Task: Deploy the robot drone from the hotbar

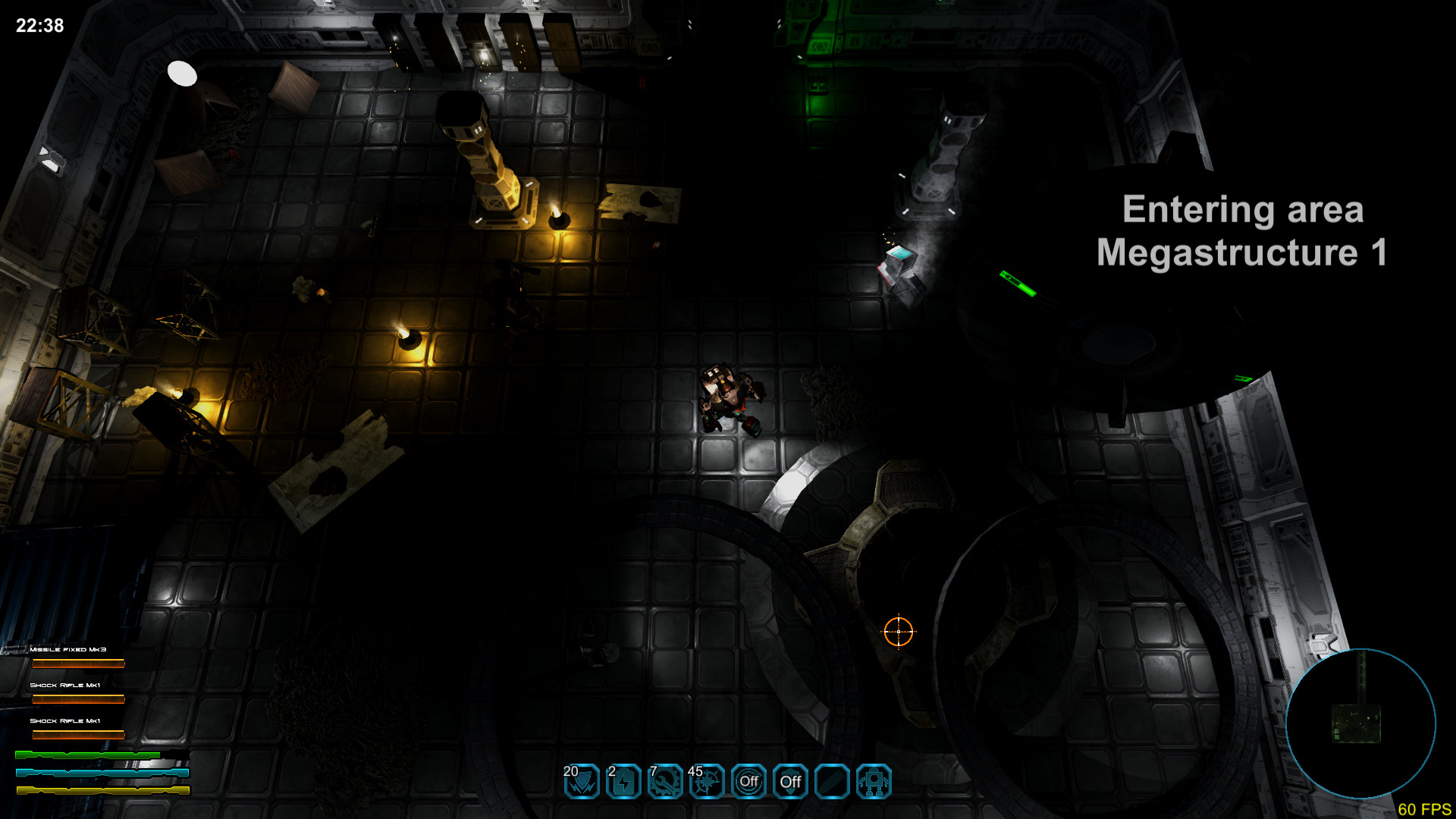Action: (x=873, y=783)
